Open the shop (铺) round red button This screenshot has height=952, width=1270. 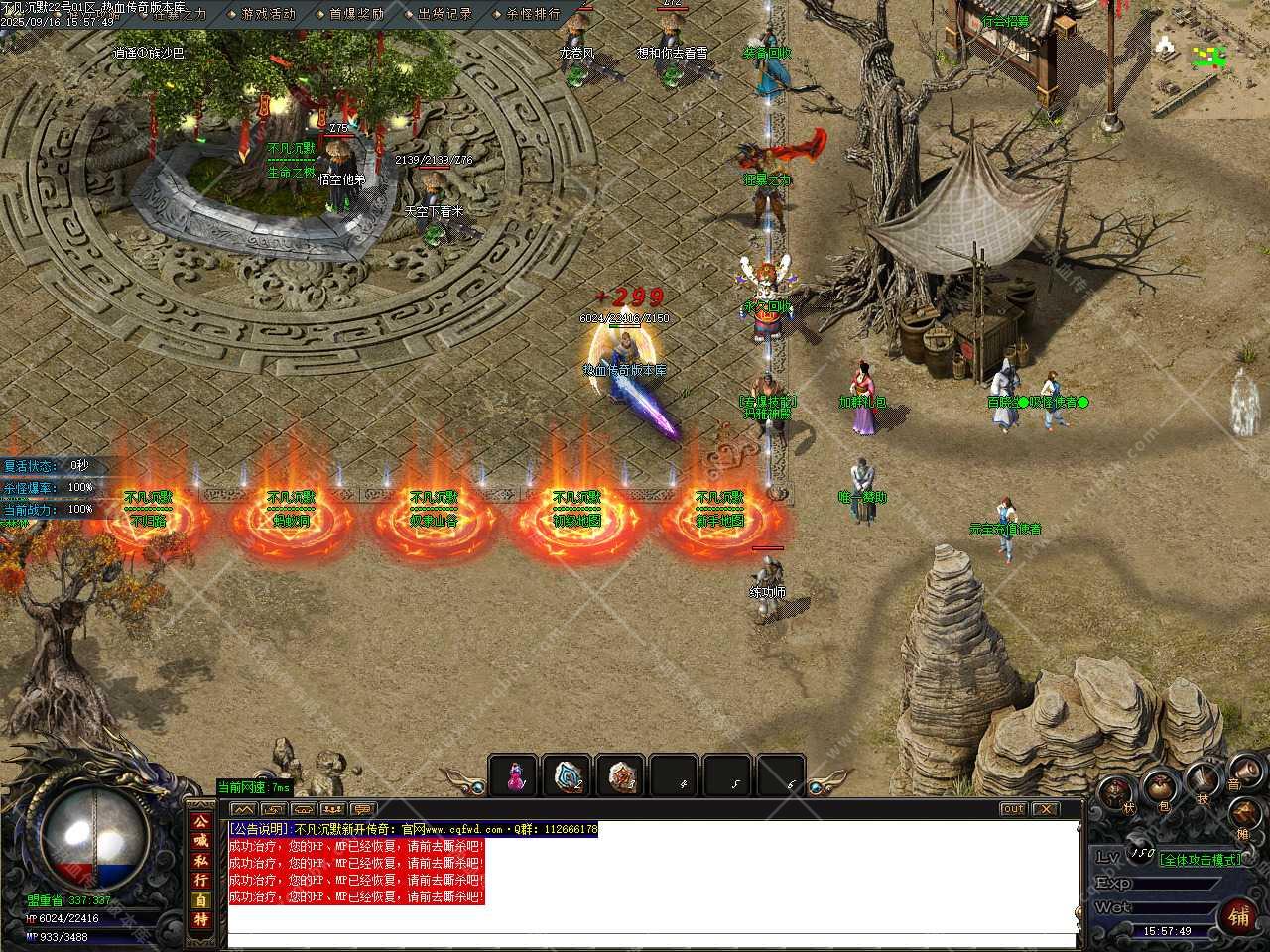click(1239, 915)
